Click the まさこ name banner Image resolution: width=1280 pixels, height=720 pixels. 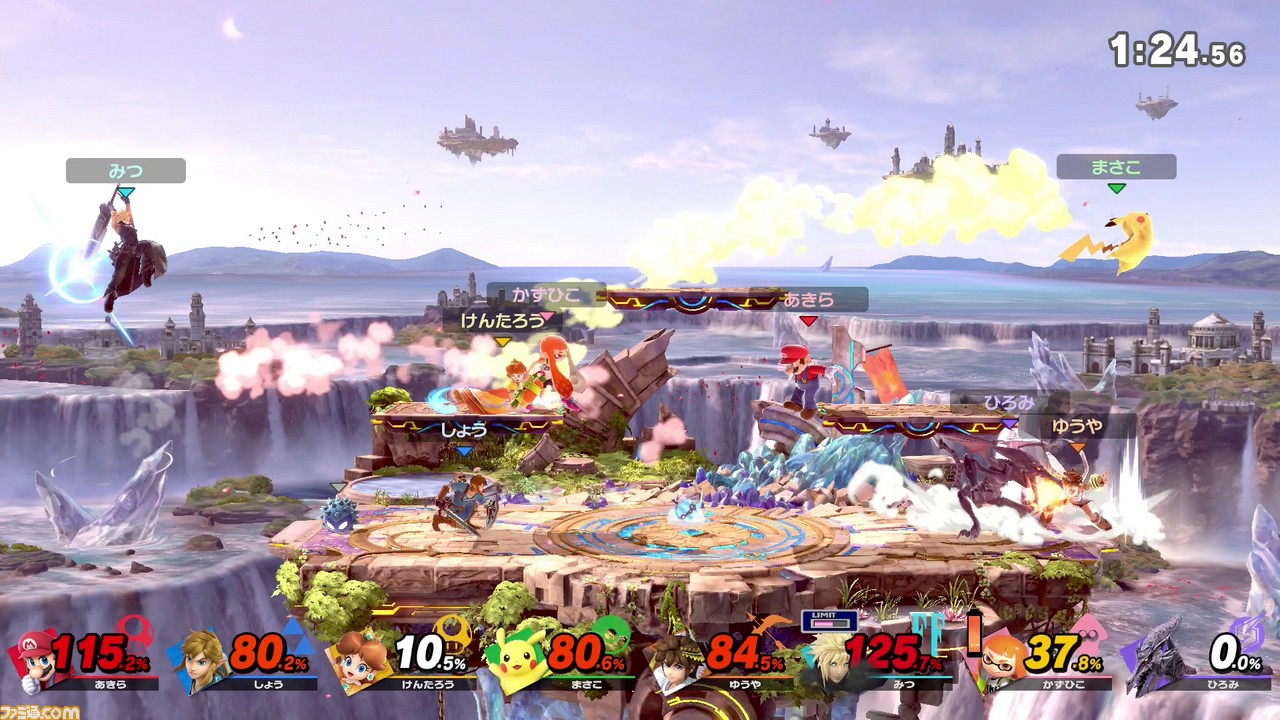[1117, 164]
